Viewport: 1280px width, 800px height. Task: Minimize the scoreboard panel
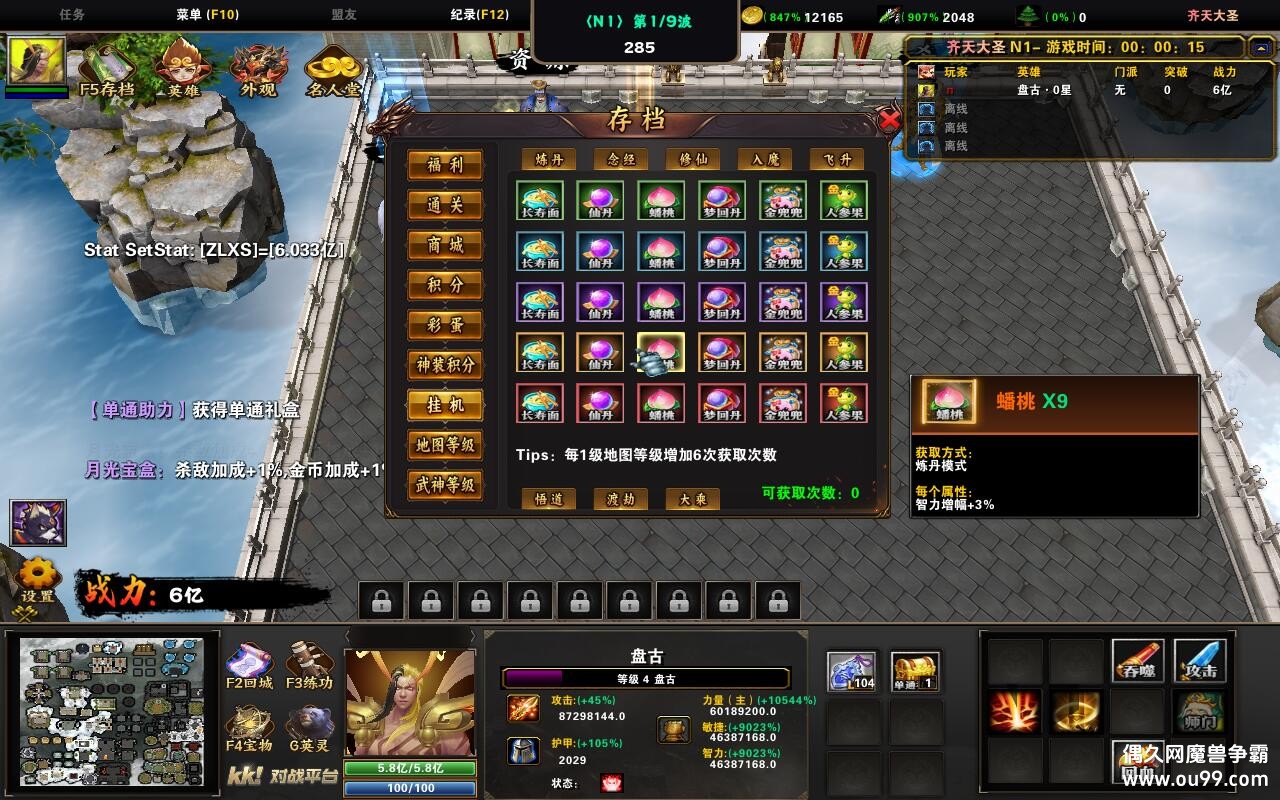tap(1260, 47)
